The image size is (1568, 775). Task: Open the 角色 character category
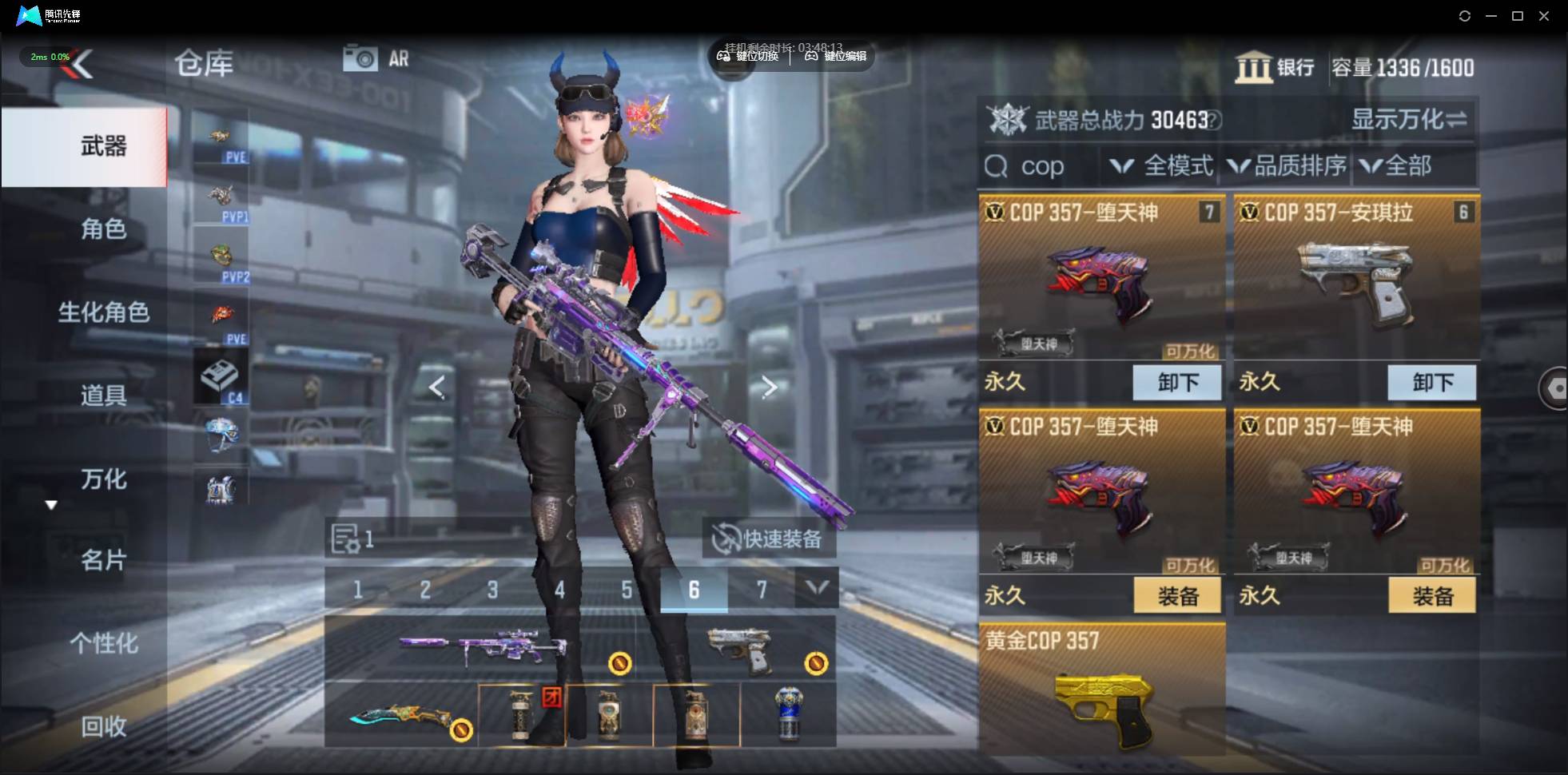tap(103, 229)
